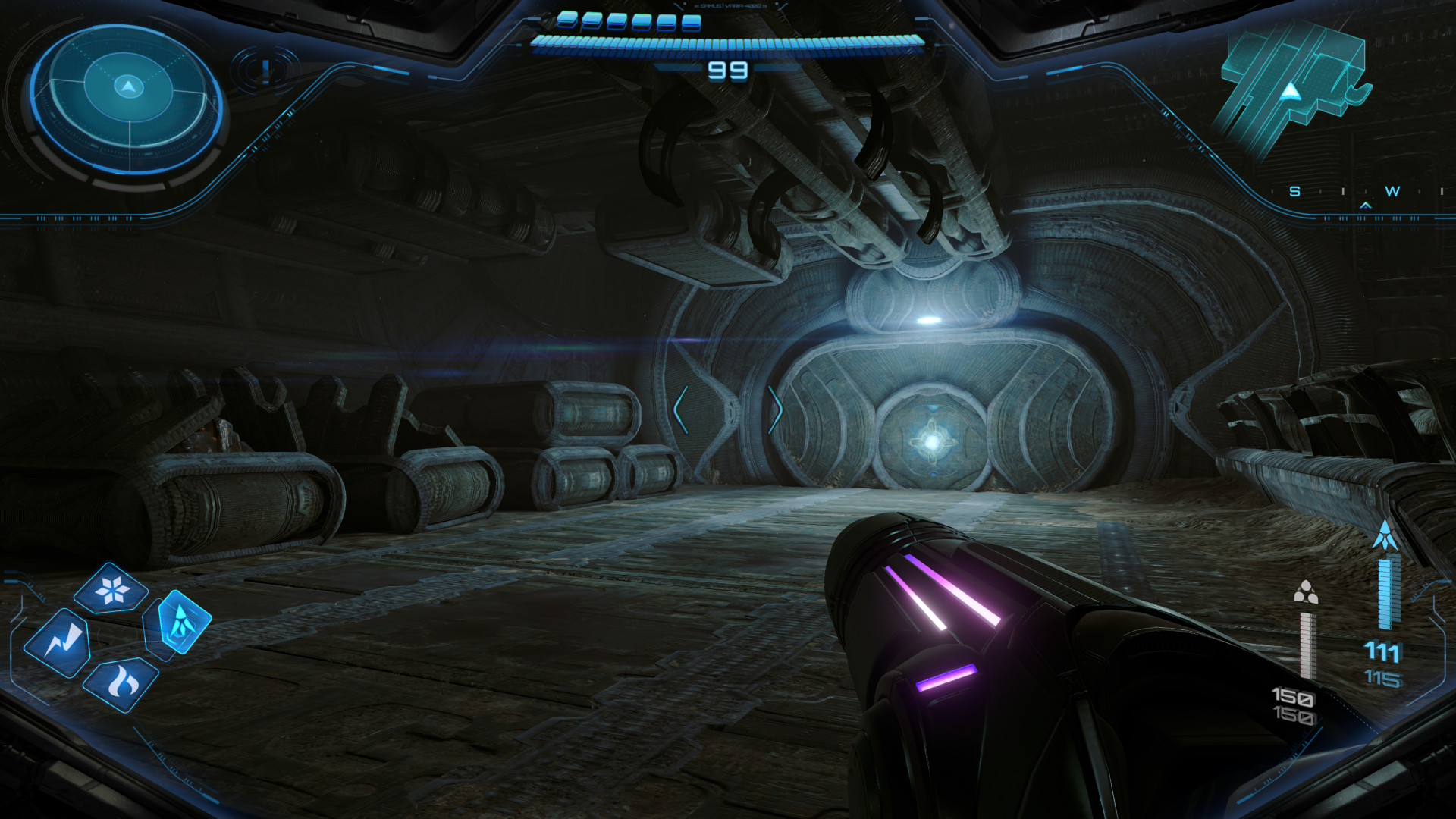This screenshot has width=1456, height=819.
Task: Choose the lightning bolt shot icon
Action: point(58,643)
